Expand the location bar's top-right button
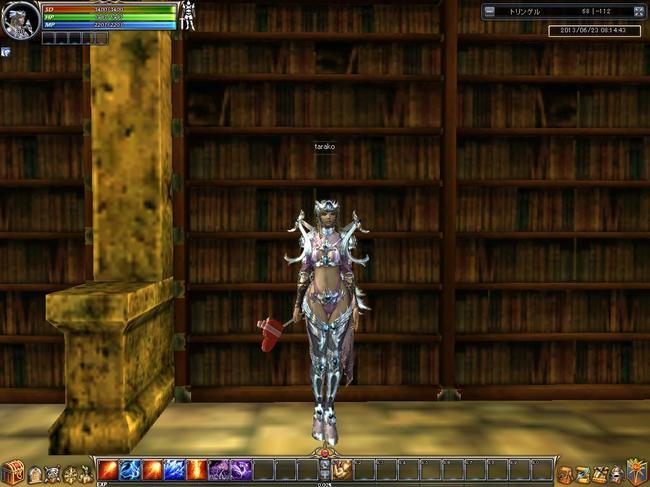650x487 pixels. pyautogui.click(x=638, y=11)
